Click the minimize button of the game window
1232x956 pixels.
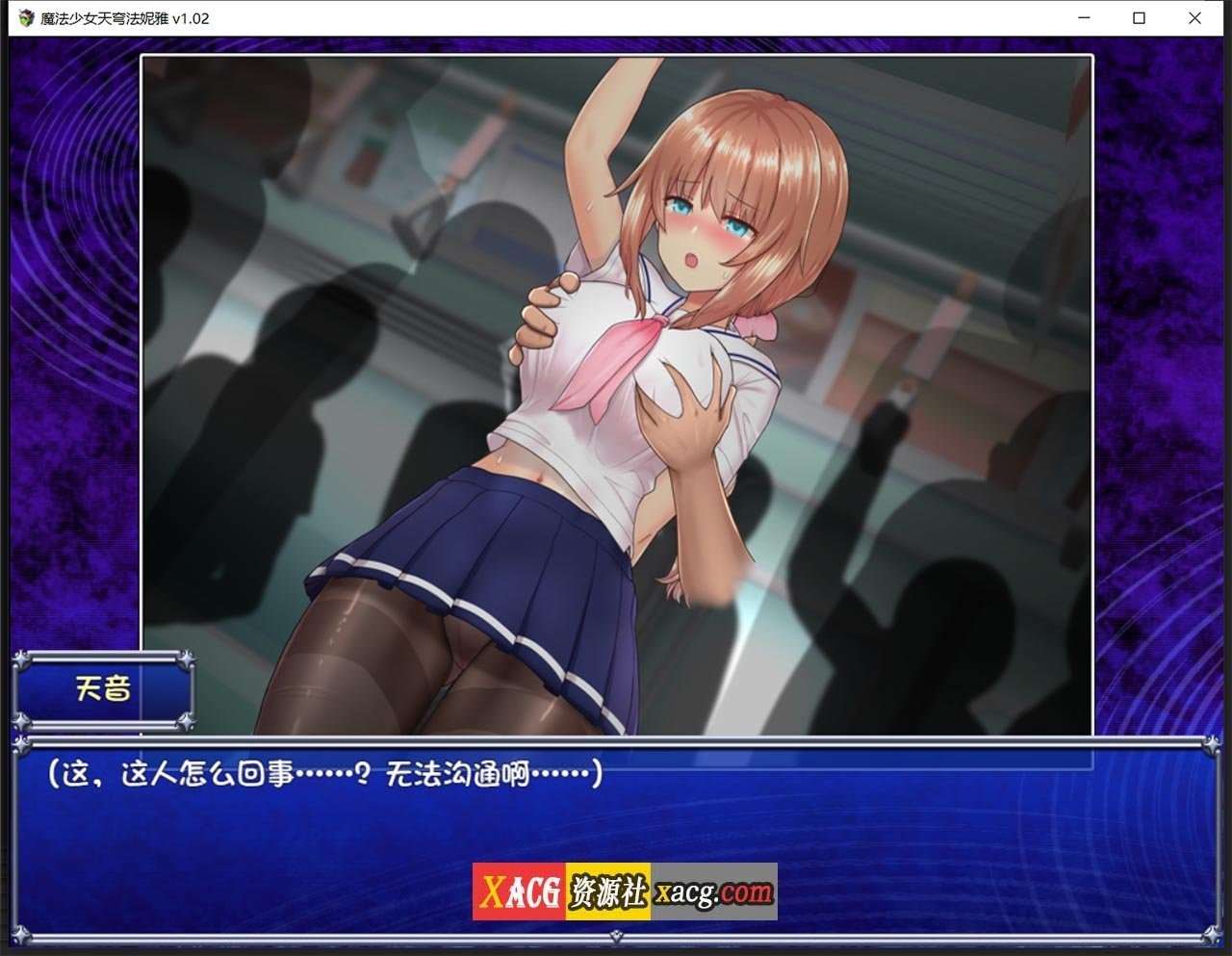click(x=1083, y=17)
